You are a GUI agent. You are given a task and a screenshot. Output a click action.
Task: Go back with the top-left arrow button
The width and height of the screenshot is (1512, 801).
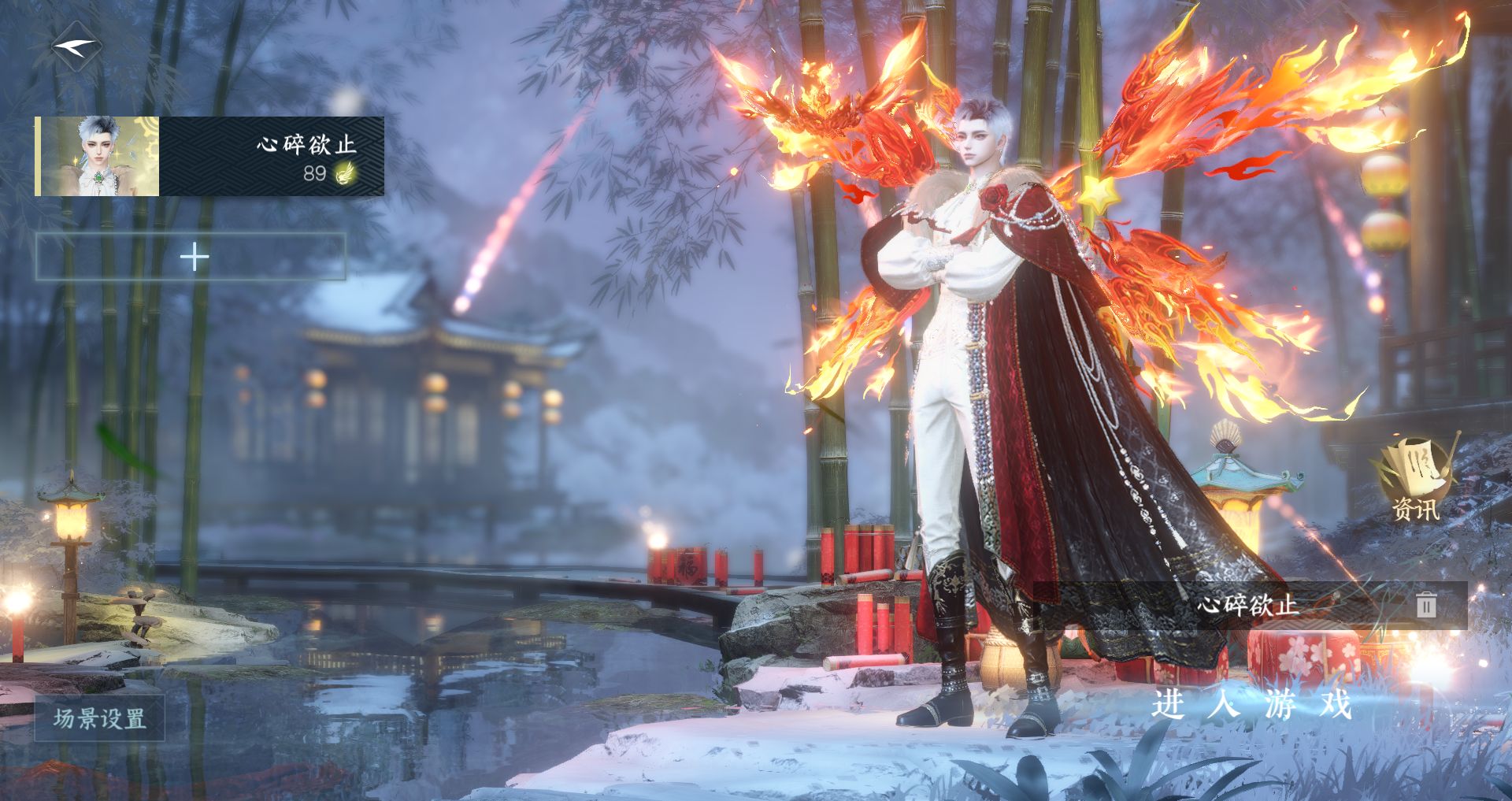pyautogui.click(x=76, y=47)
